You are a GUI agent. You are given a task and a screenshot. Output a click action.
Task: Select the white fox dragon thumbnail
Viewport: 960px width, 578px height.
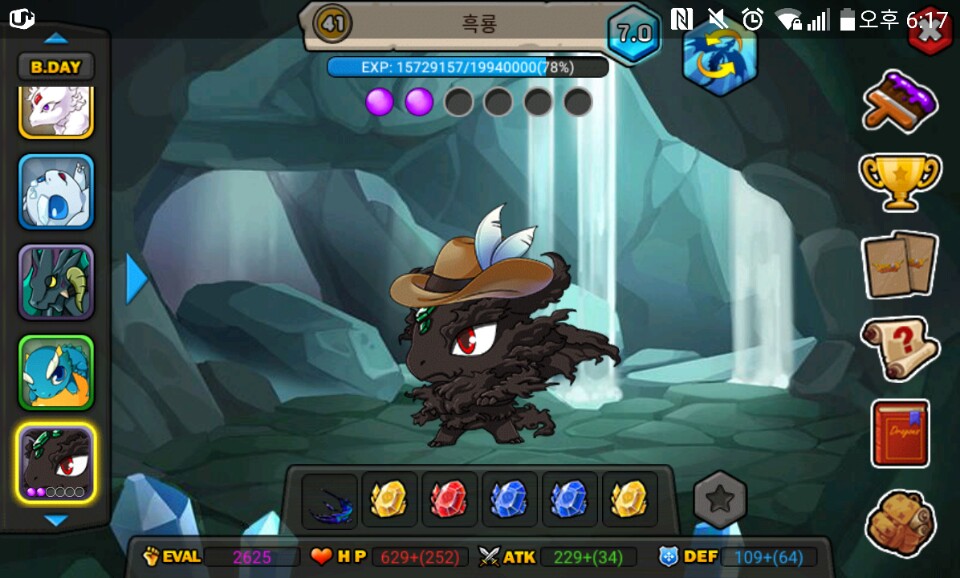coord(56,111)
